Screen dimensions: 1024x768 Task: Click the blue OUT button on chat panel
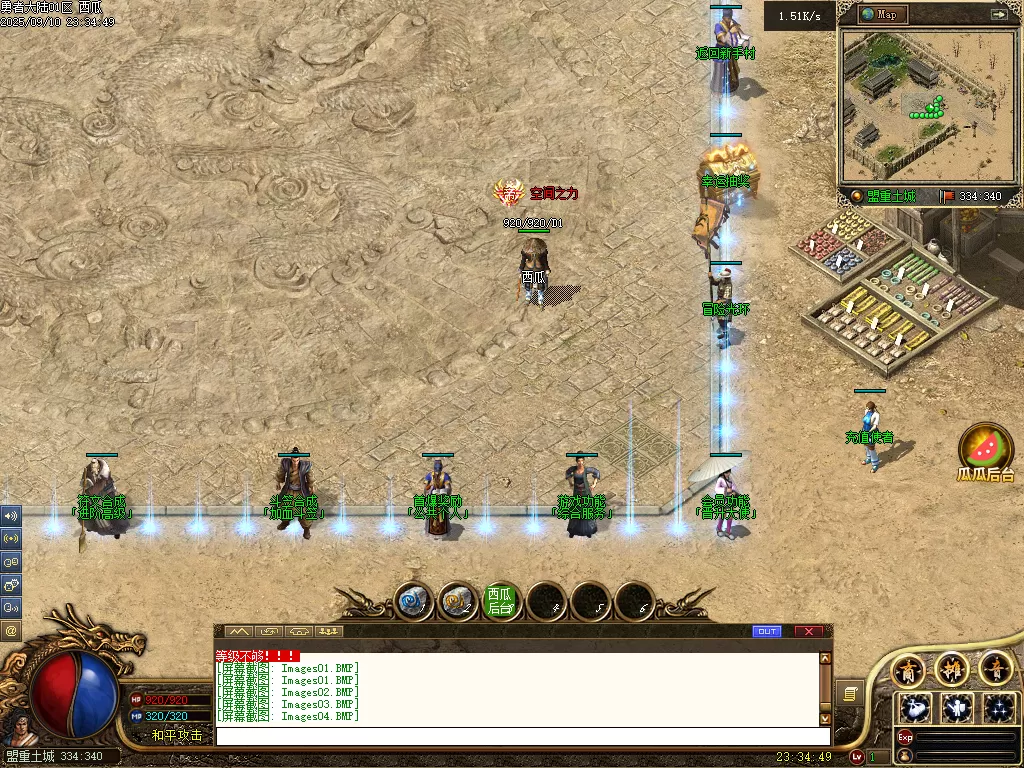coord(767,631)
